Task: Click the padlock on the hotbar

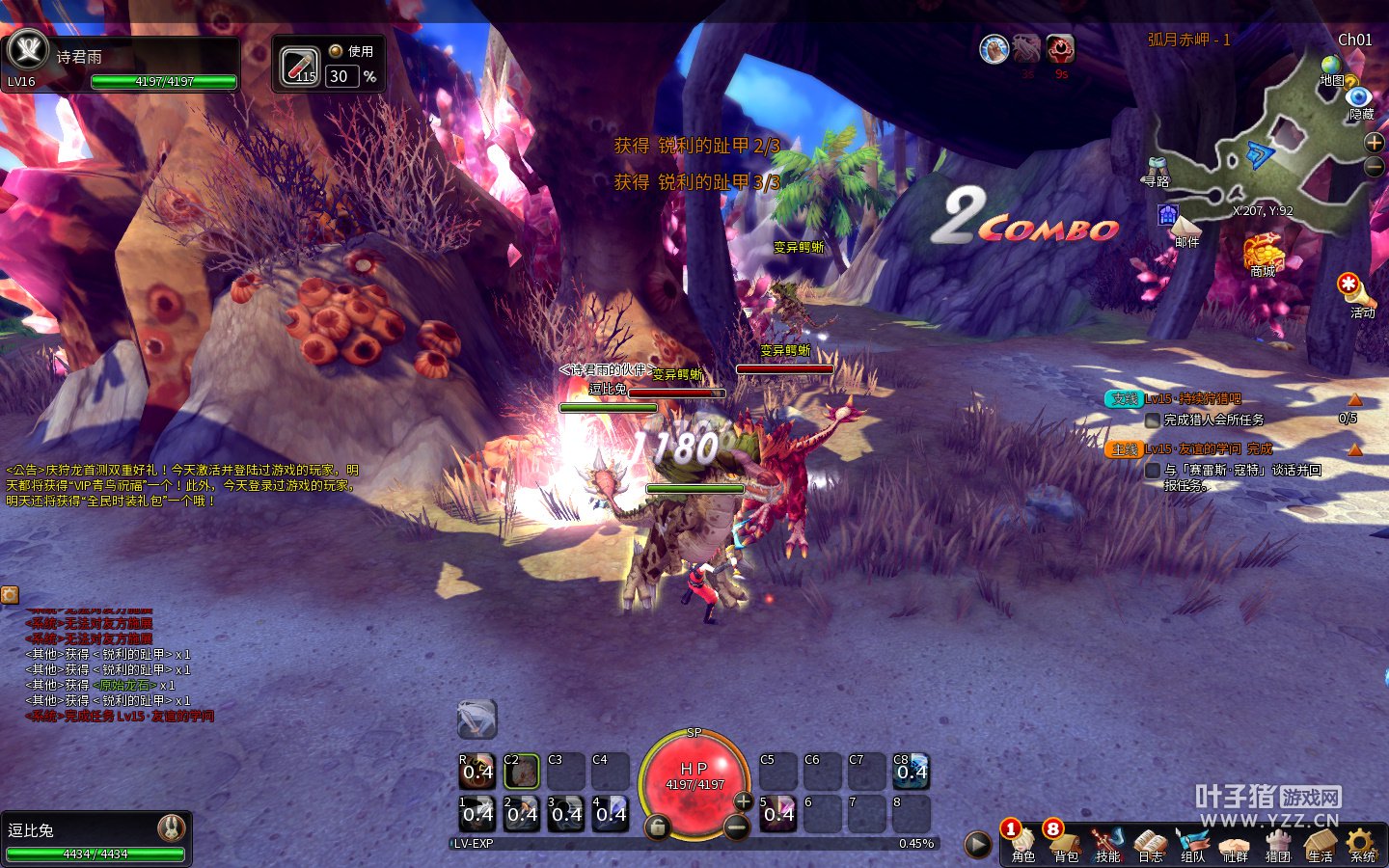Action: (x=657, y=827)
